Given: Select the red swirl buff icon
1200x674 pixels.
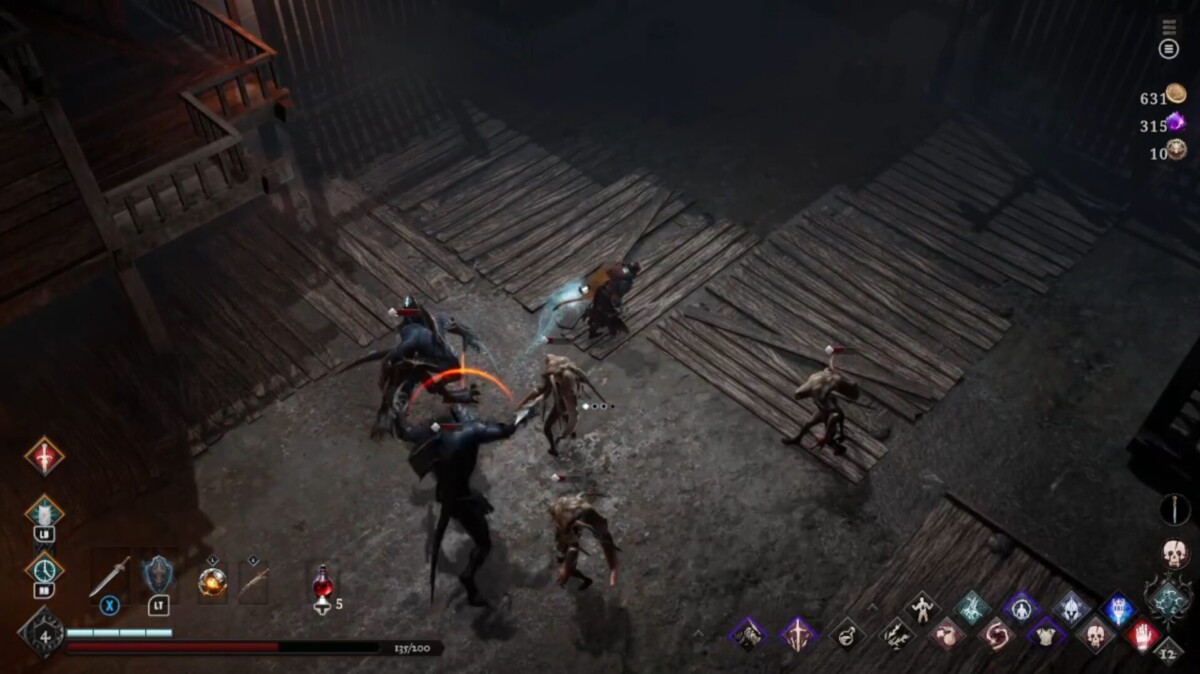Looking at the screenshot, I should [996, 634].
